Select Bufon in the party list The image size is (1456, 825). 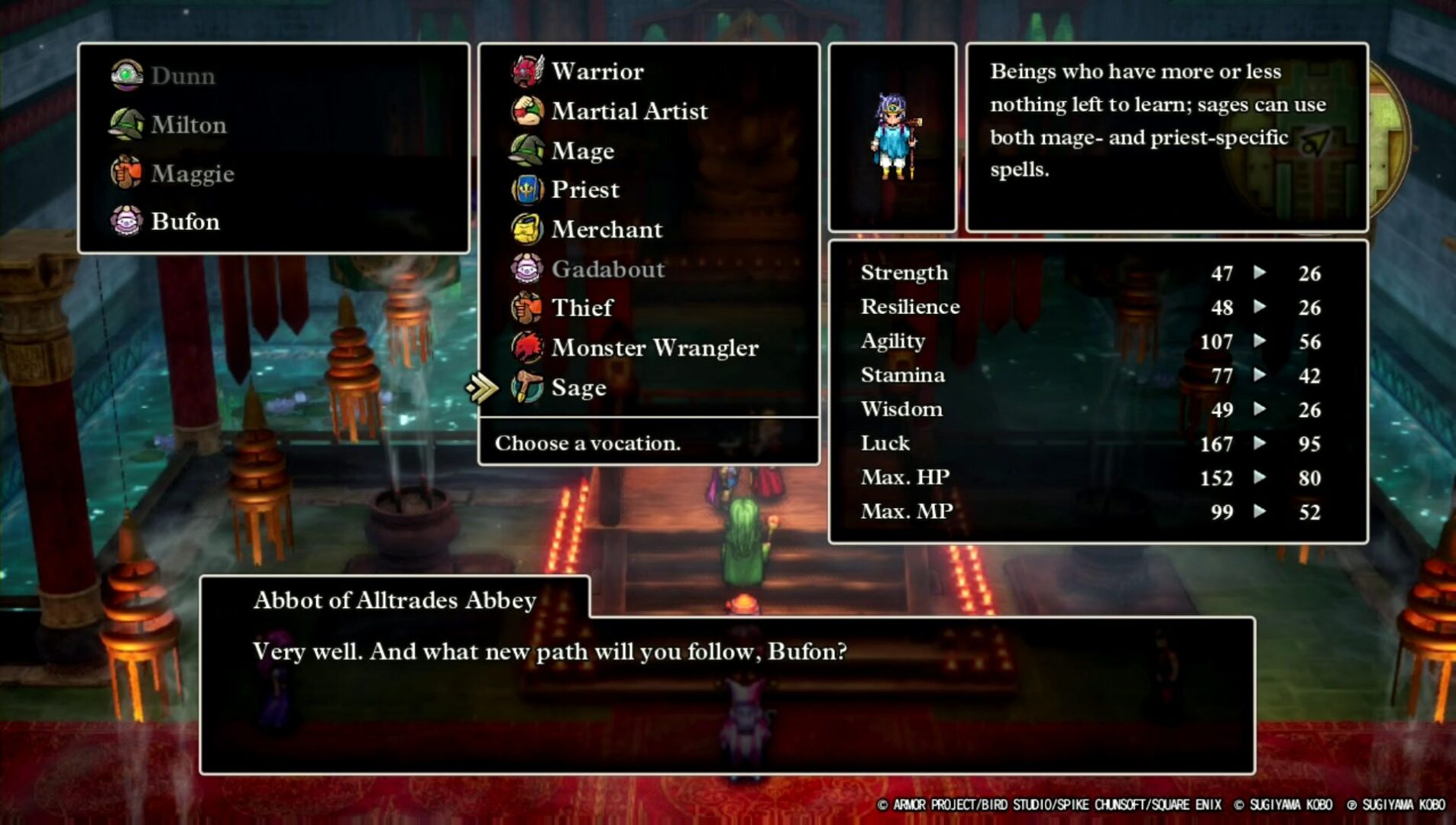coord(185,222)
